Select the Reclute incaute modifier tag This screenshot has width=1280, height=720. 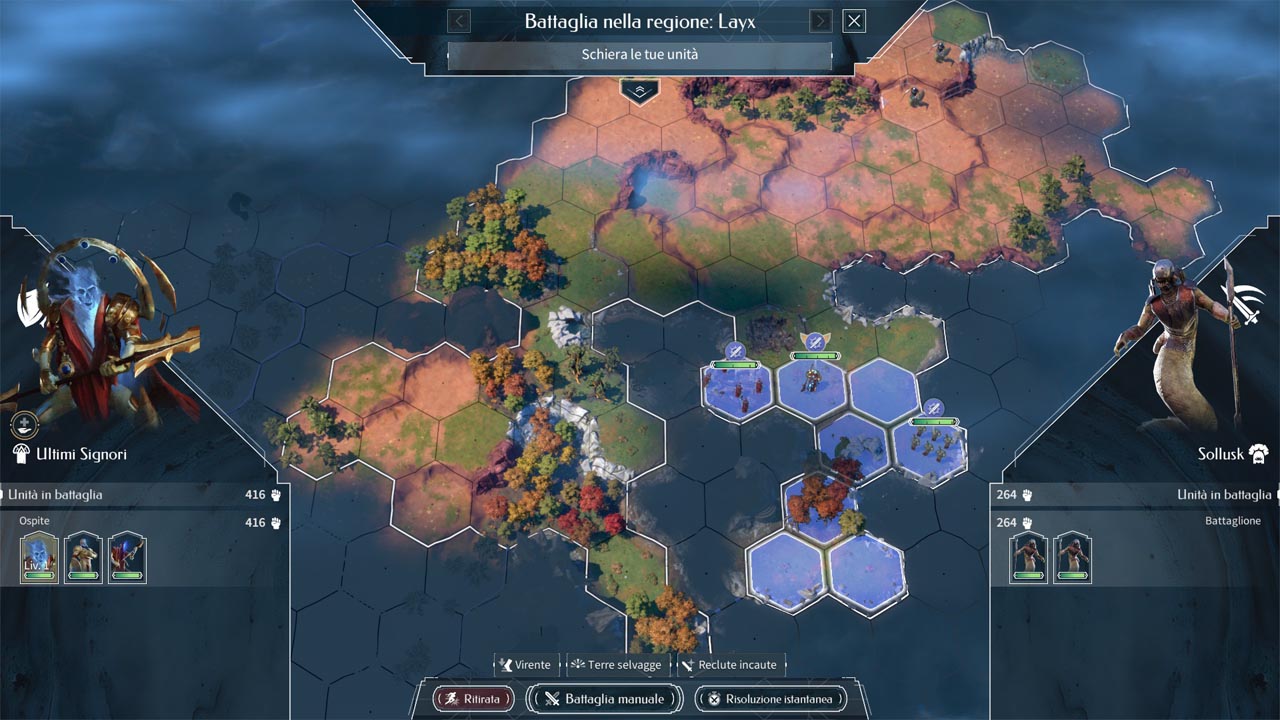tap(731, 665)
